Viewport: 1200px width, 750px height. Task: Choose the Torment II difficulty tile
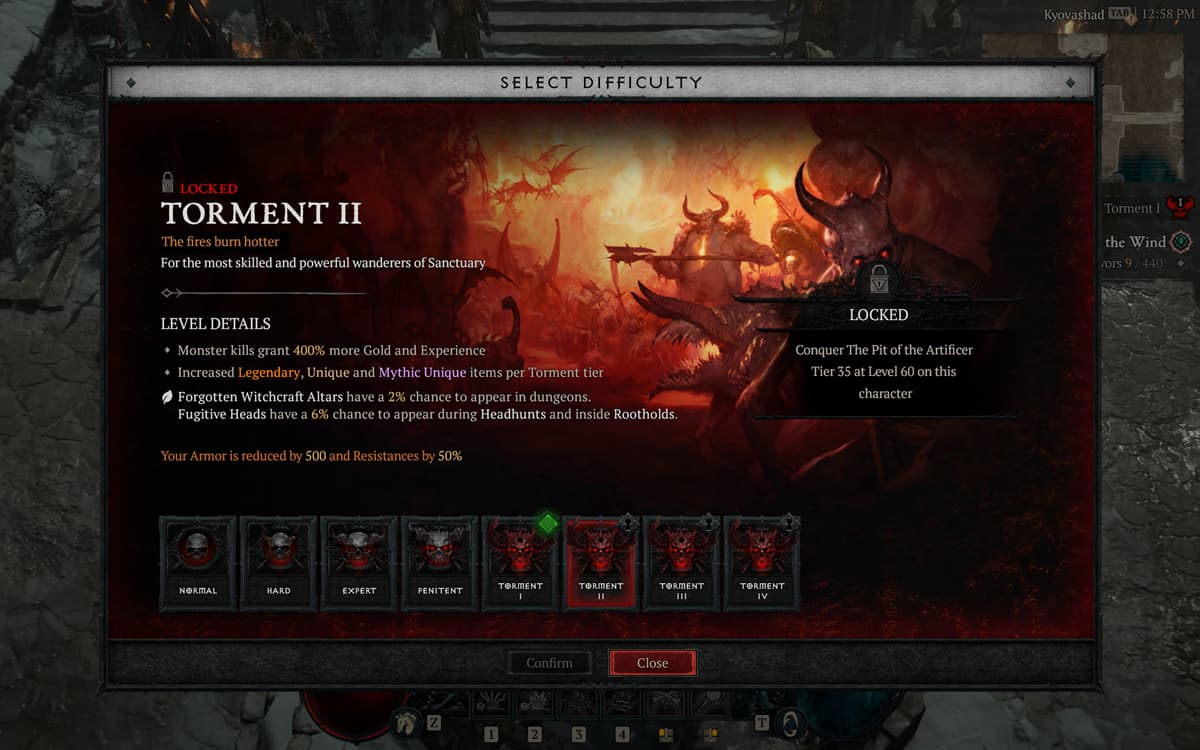[601, 563]
